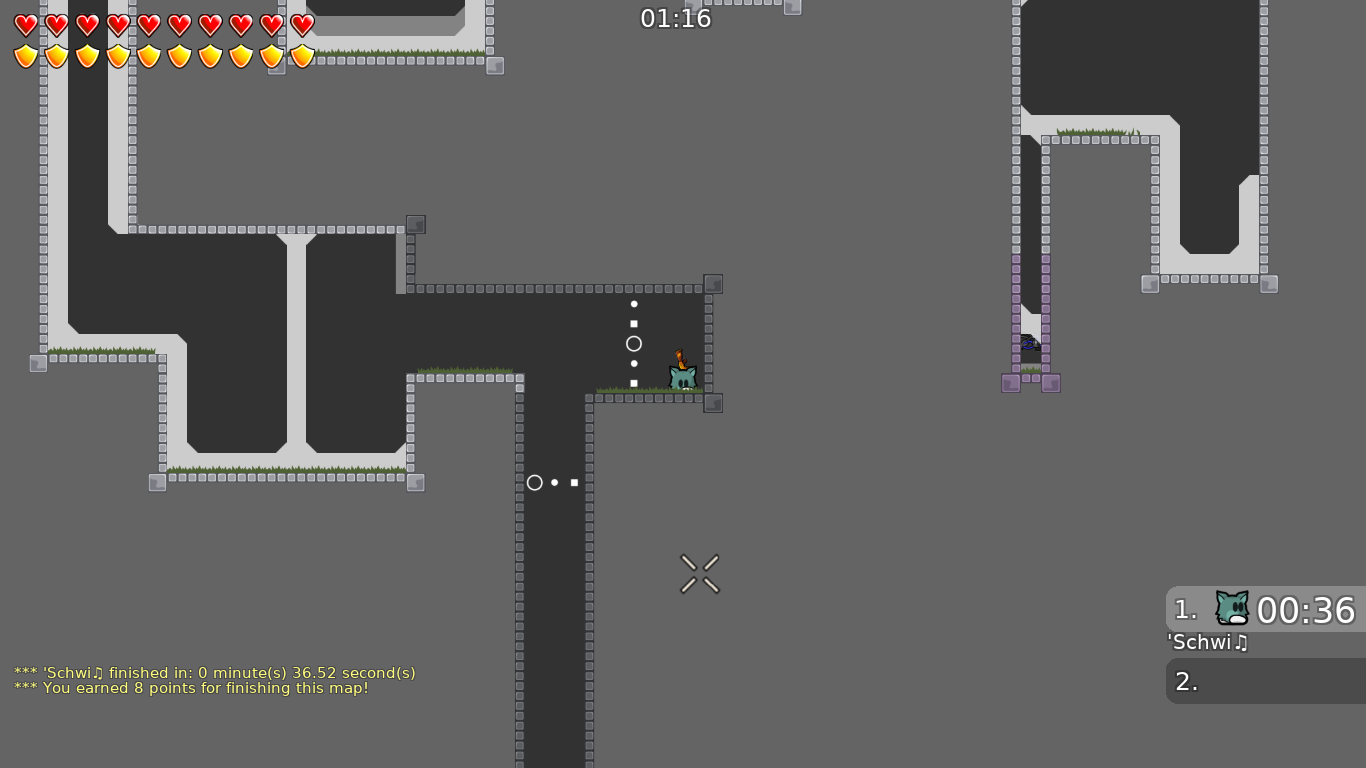This screenshot has height=768, width=1366.
Task: Click the first shield in the armor row
Action: click(x=26, y=55)
